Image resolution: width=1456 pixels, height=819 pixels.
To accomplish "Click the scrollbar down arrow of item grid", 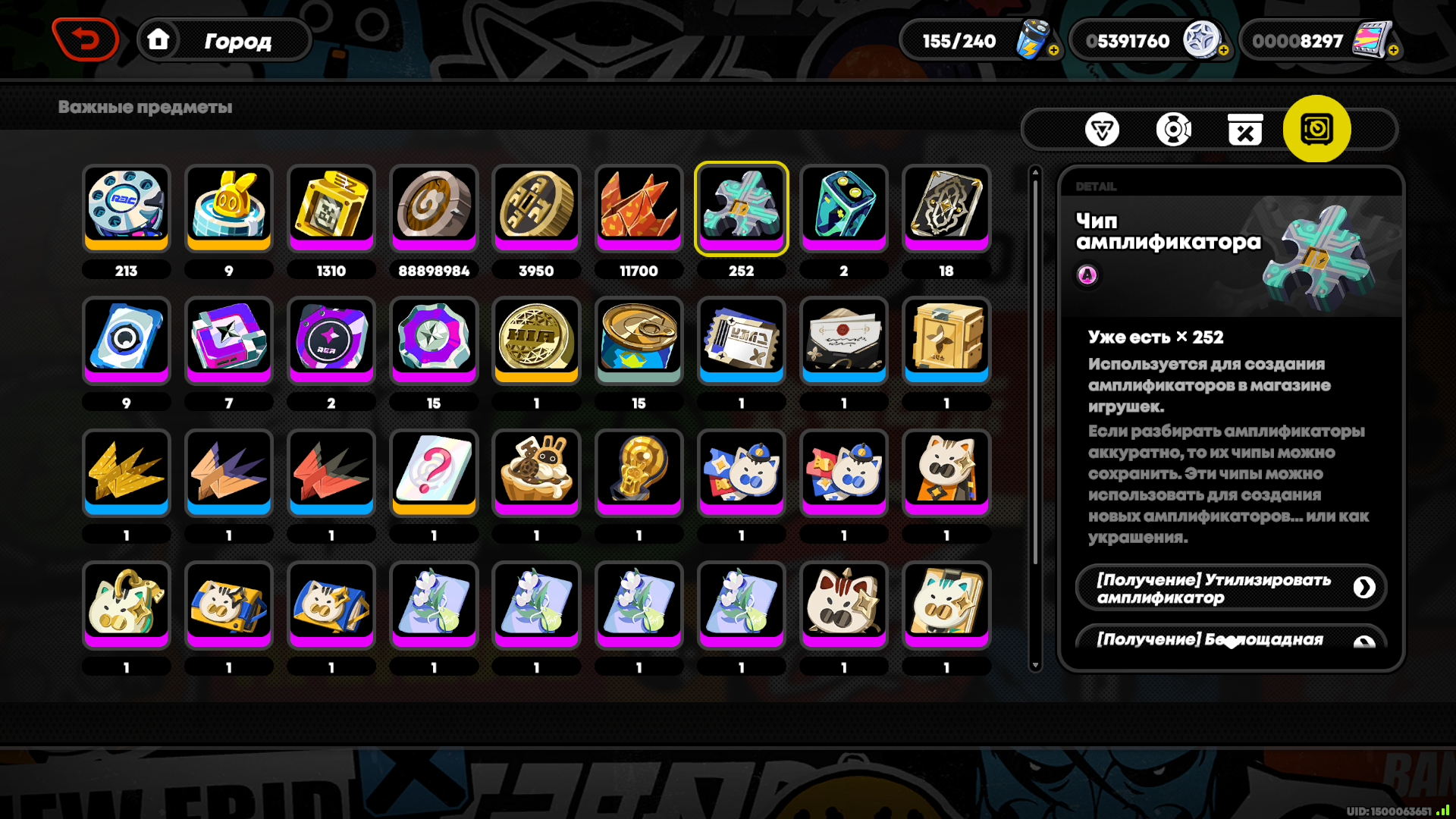I will [x=1035, y=666].
